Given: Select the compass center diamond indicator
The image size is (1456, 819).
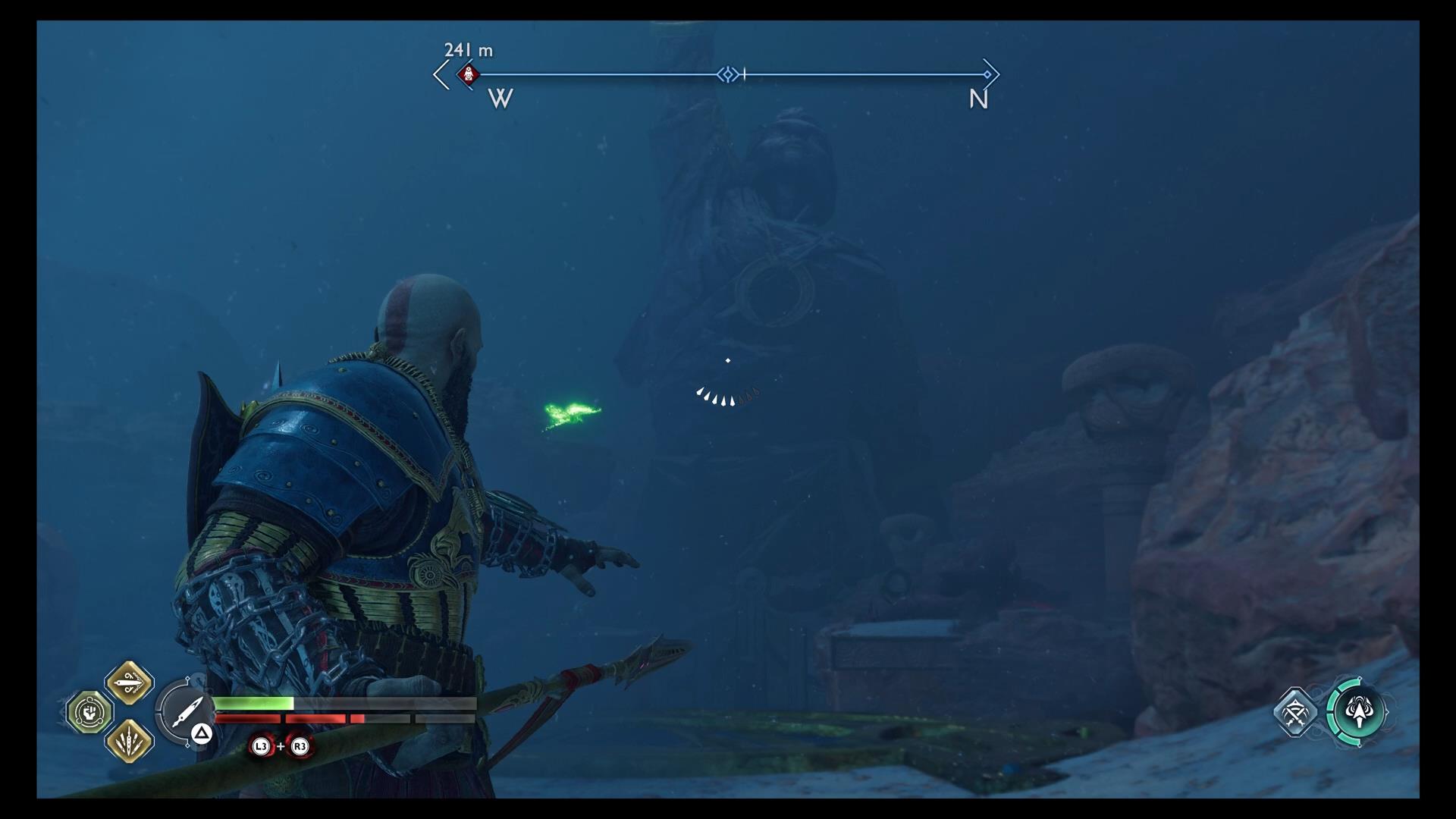Looking at the screenshot, I should point(728,74).
